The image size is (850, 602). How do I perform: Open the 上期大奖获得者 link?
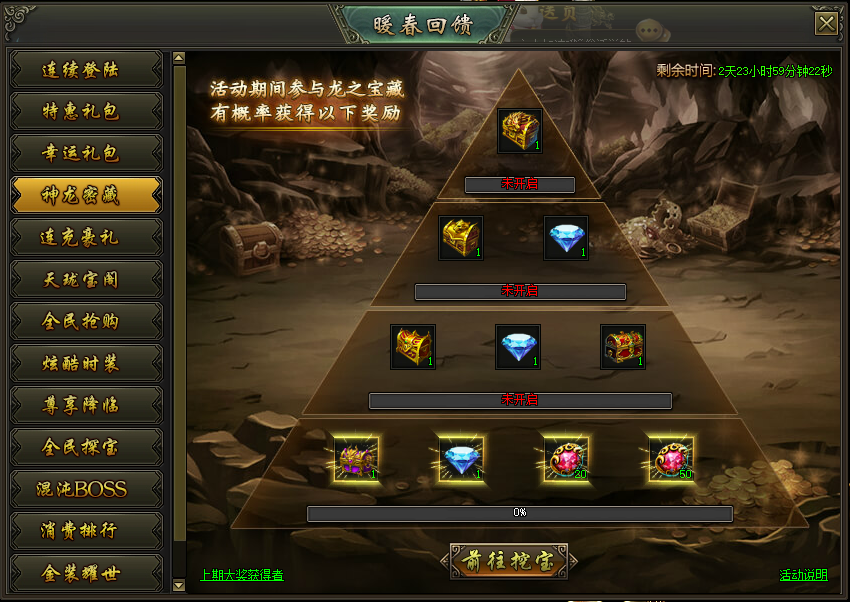click(241, 575)
